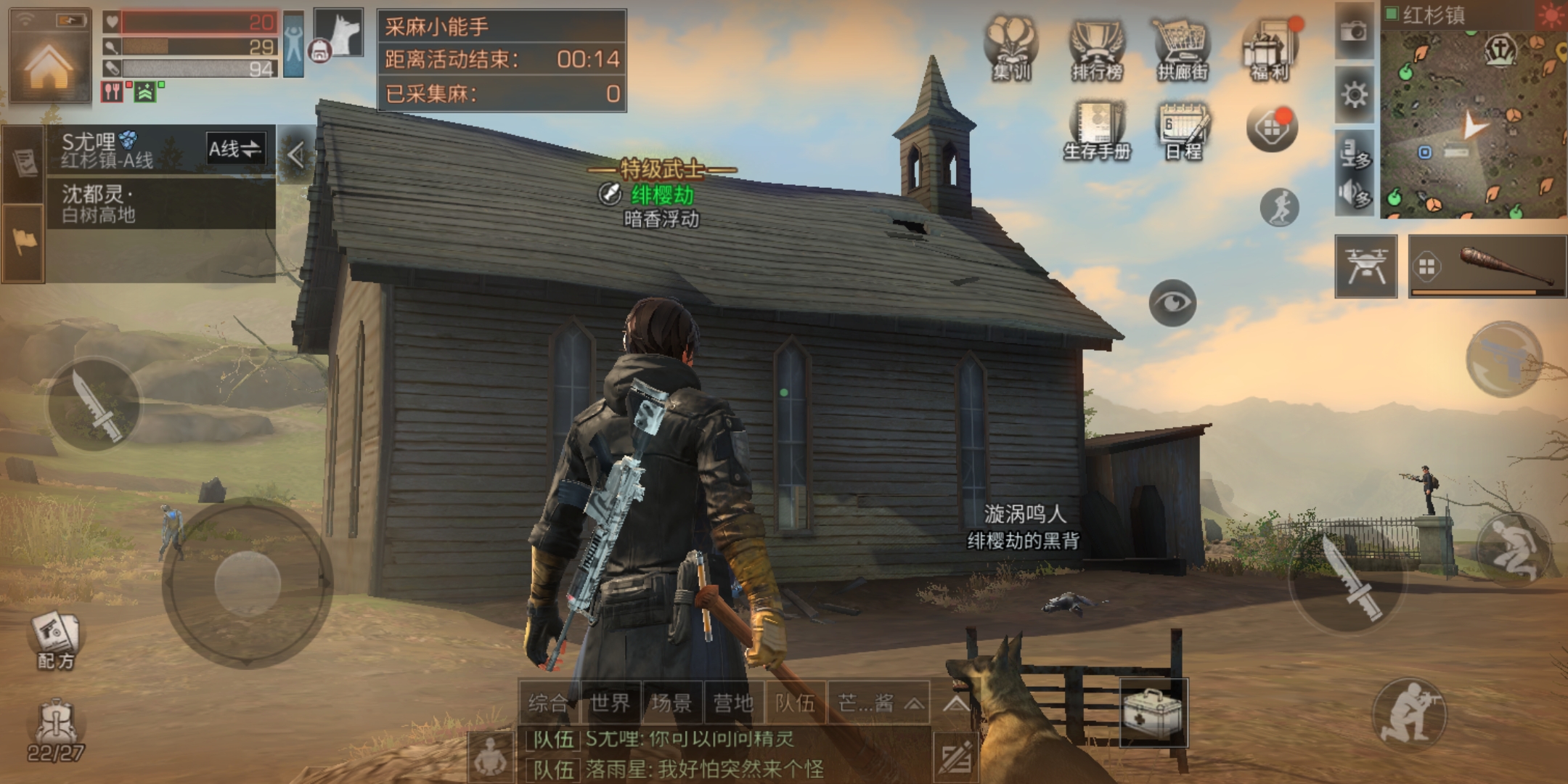Open the 红杉镇 minimap
The width and height of the screenshot is (1568, 784).
pos(1474,116)
